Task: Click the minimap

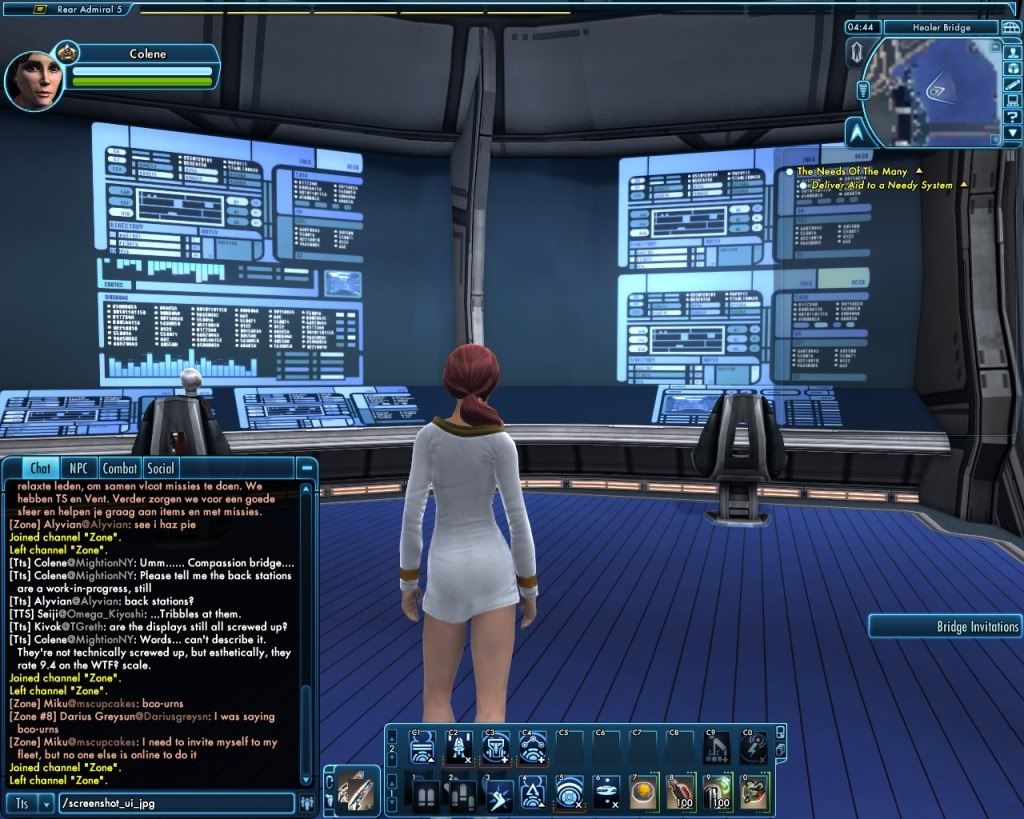Action: point(931,92)
